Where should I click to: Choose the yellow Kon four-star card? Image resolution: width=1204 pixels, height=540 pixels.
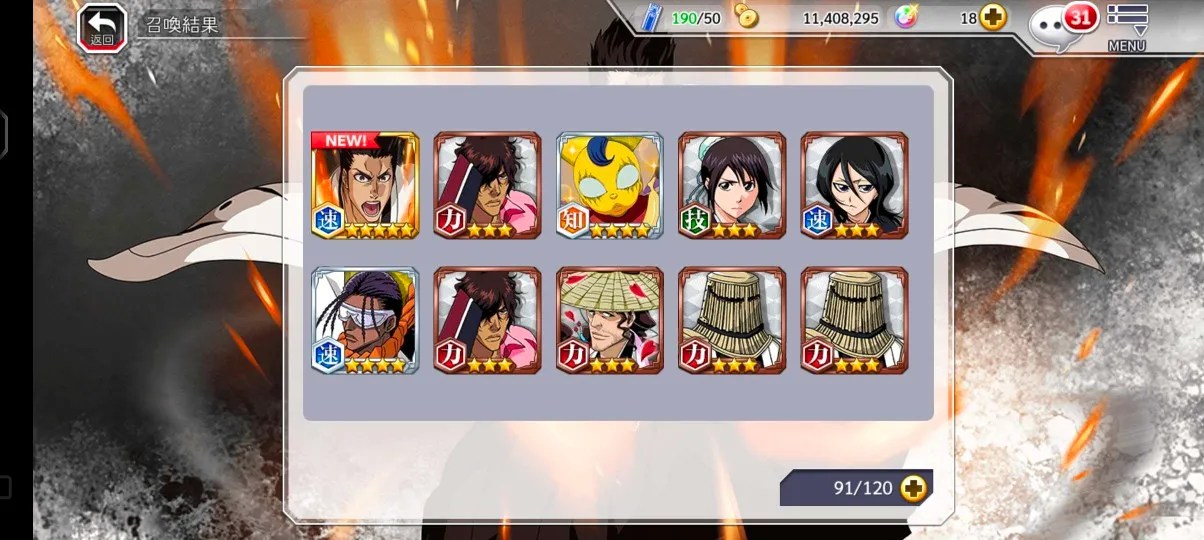(610, 185)
